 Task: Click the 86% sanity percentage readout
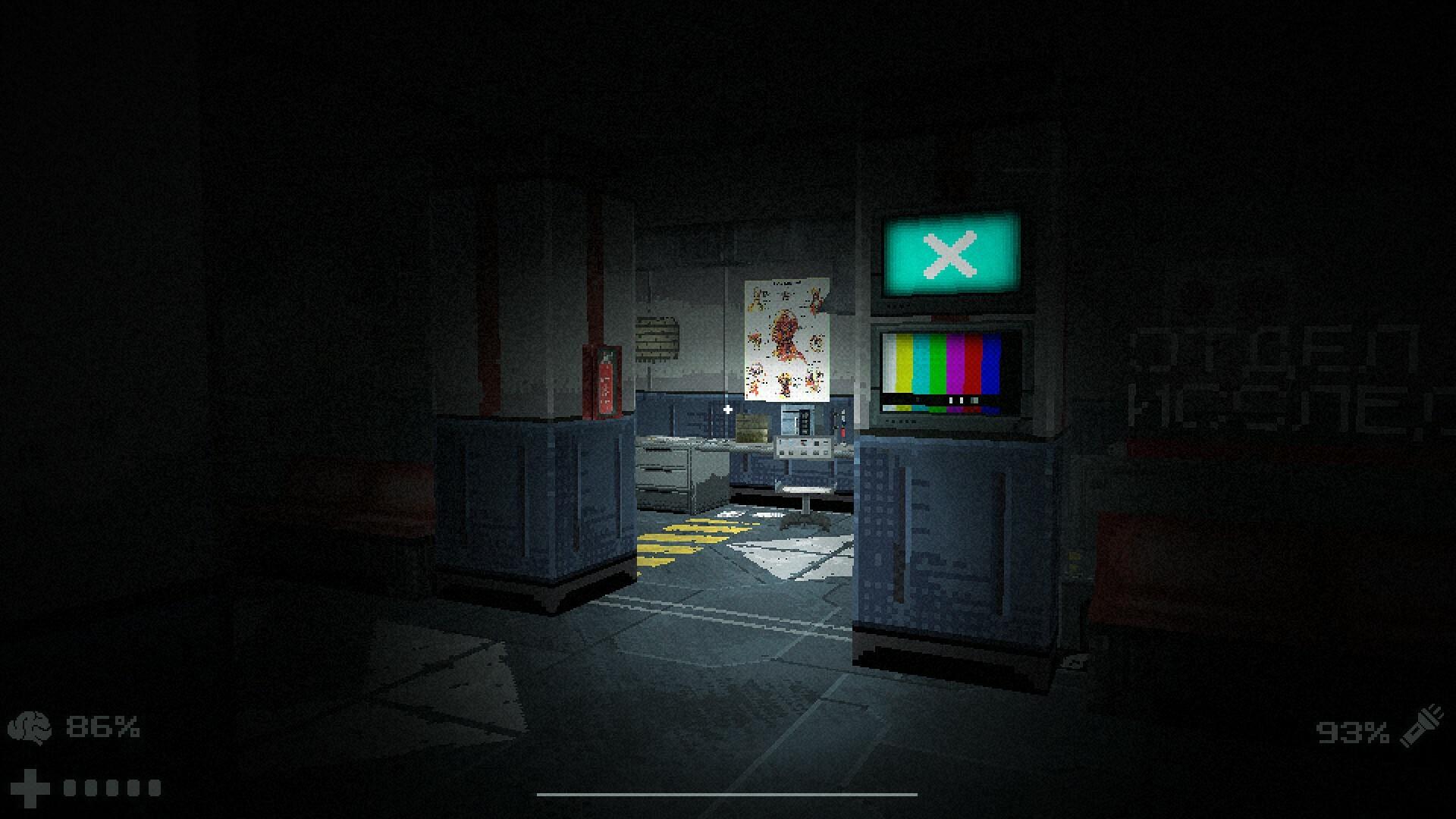[x=102, y=726]
